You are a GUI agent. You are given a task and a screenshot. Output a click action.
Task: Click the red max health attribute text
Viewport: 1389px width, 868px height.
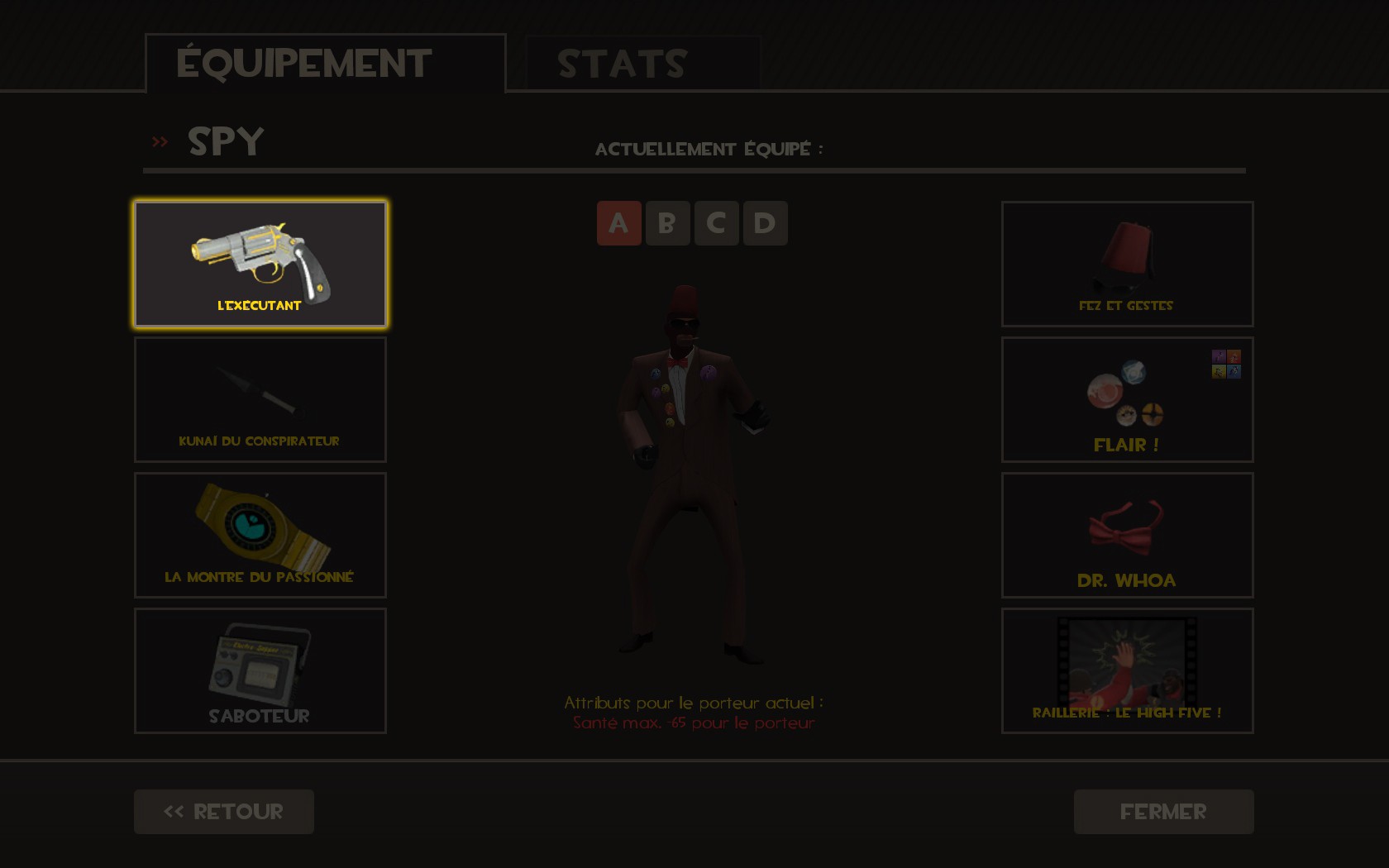click(694, 722)
